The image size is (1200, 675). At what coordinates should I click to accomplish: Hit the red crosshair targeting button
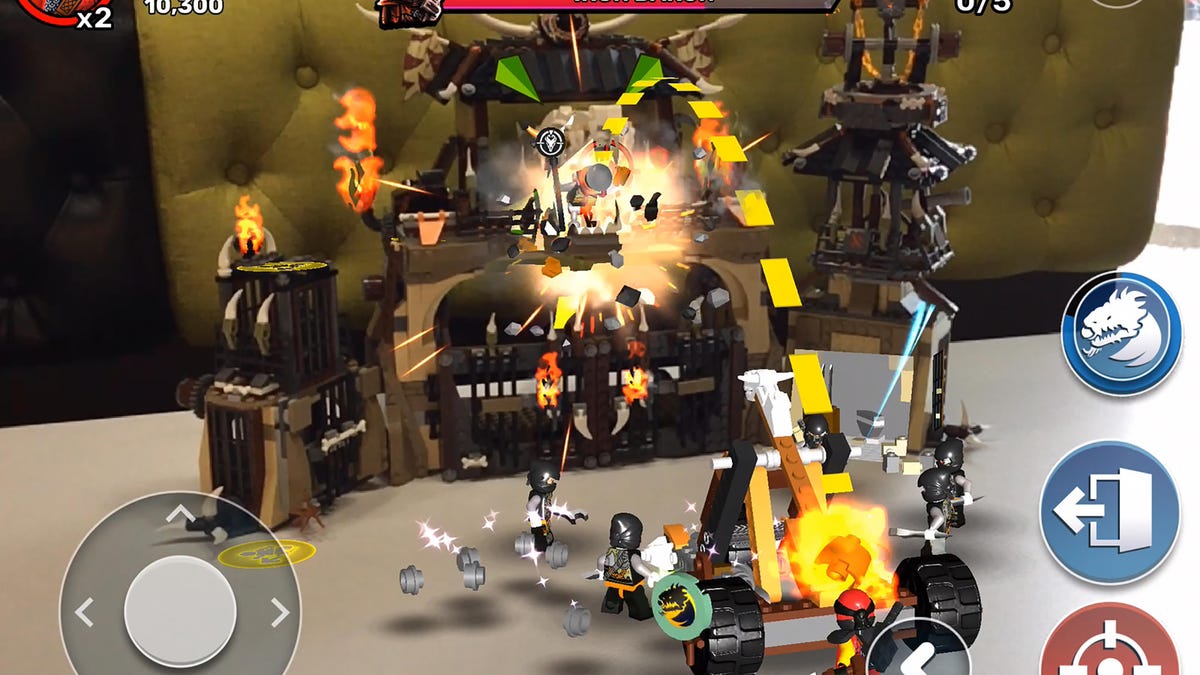(1110, 645)
